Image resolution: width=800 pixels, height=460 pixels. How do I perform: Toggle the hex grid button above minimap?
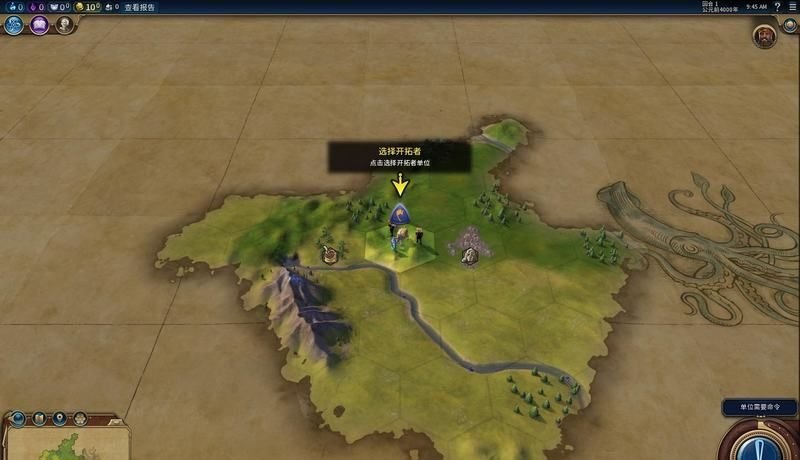pos(81,417)
